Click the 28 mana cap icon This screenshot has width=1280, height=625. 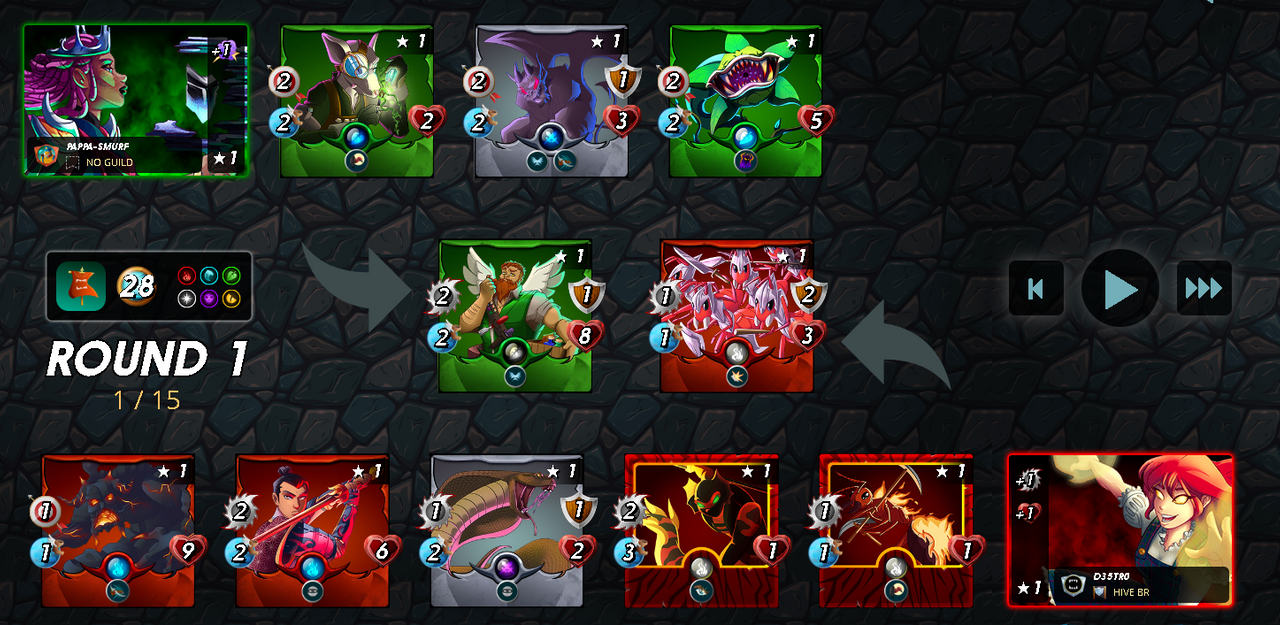pos(137,287)
